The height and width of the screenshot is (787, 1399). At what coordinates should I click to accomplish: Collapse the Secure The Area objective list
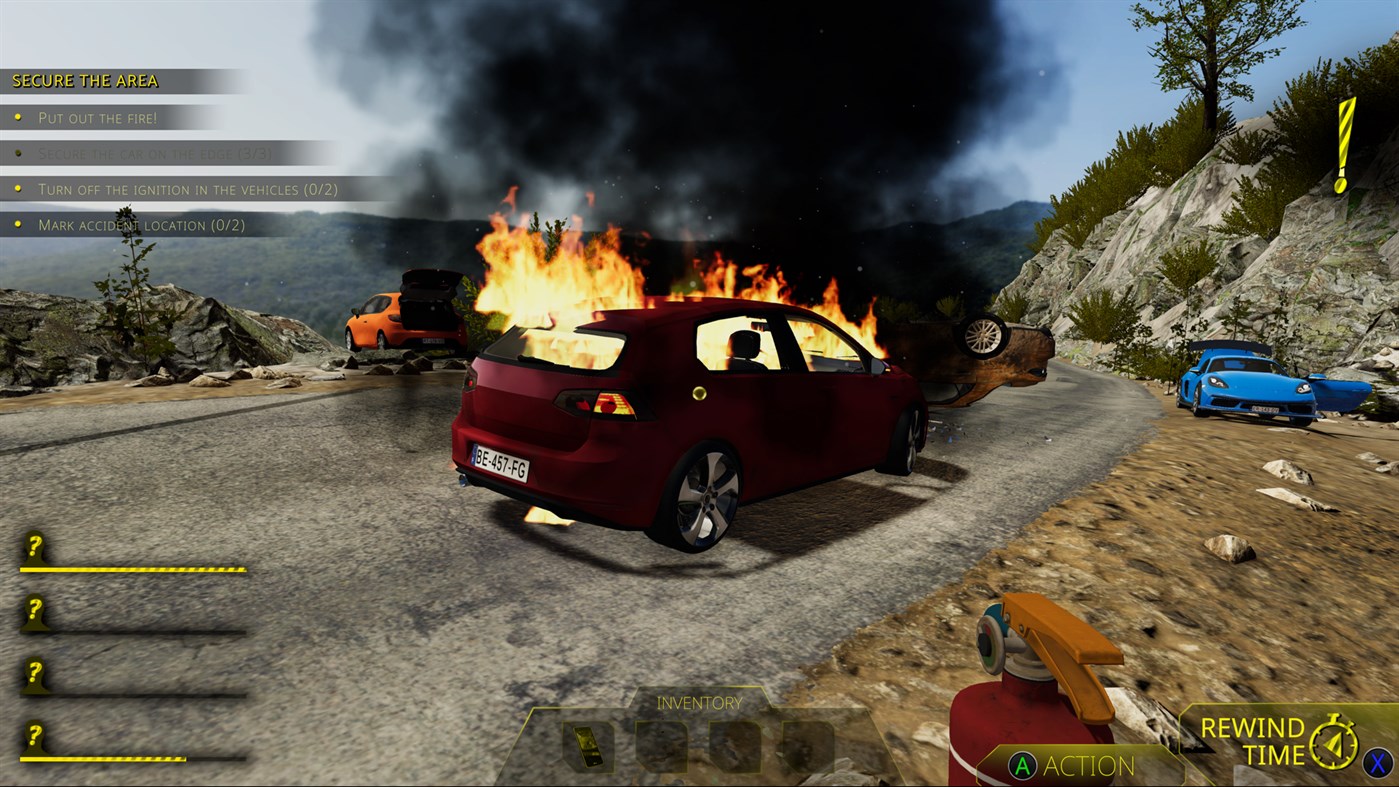click(85, 80)
